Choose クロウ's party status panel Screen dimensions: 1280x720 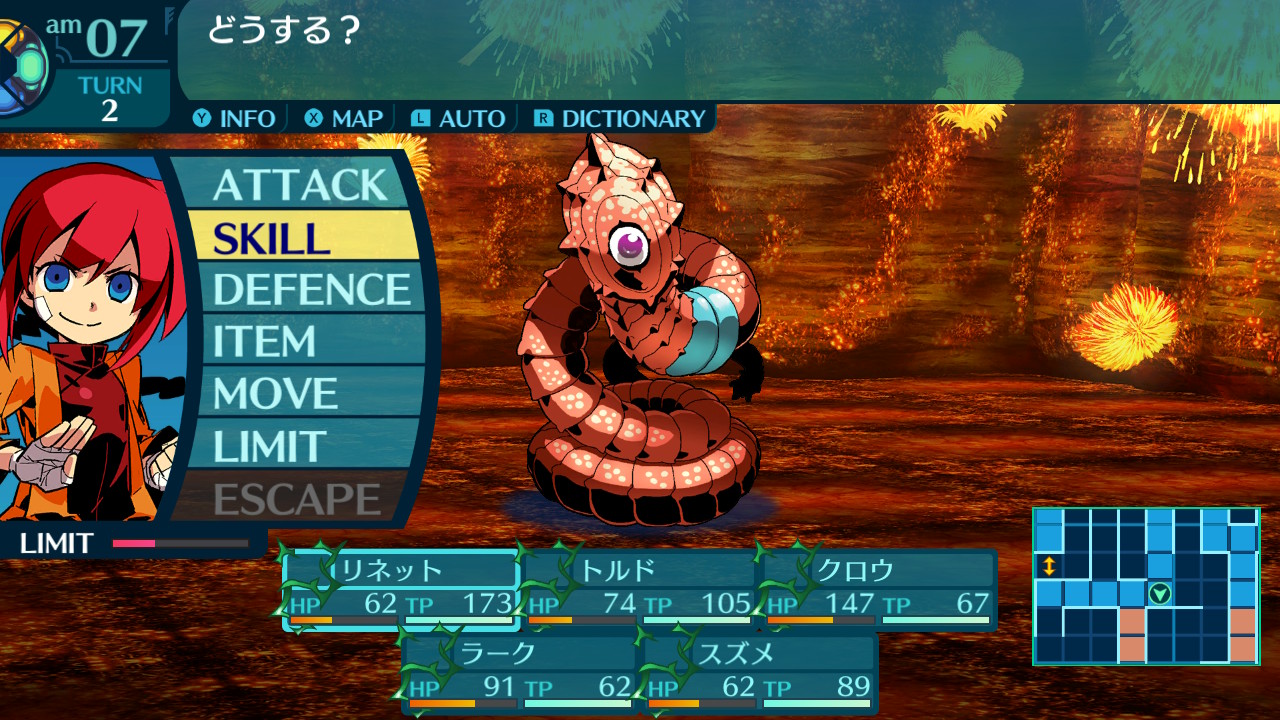(879, 590)
